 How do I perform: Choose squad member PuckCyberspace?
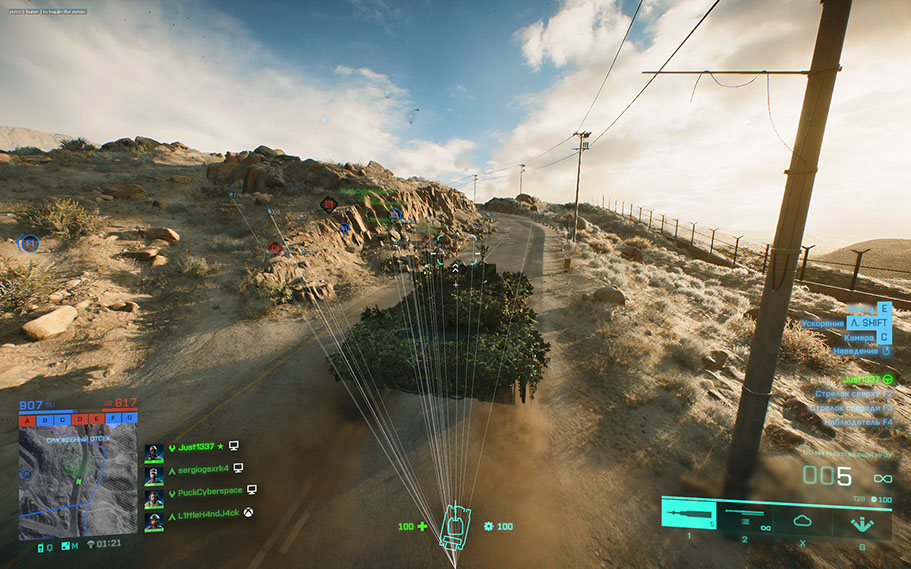(205, 490)
